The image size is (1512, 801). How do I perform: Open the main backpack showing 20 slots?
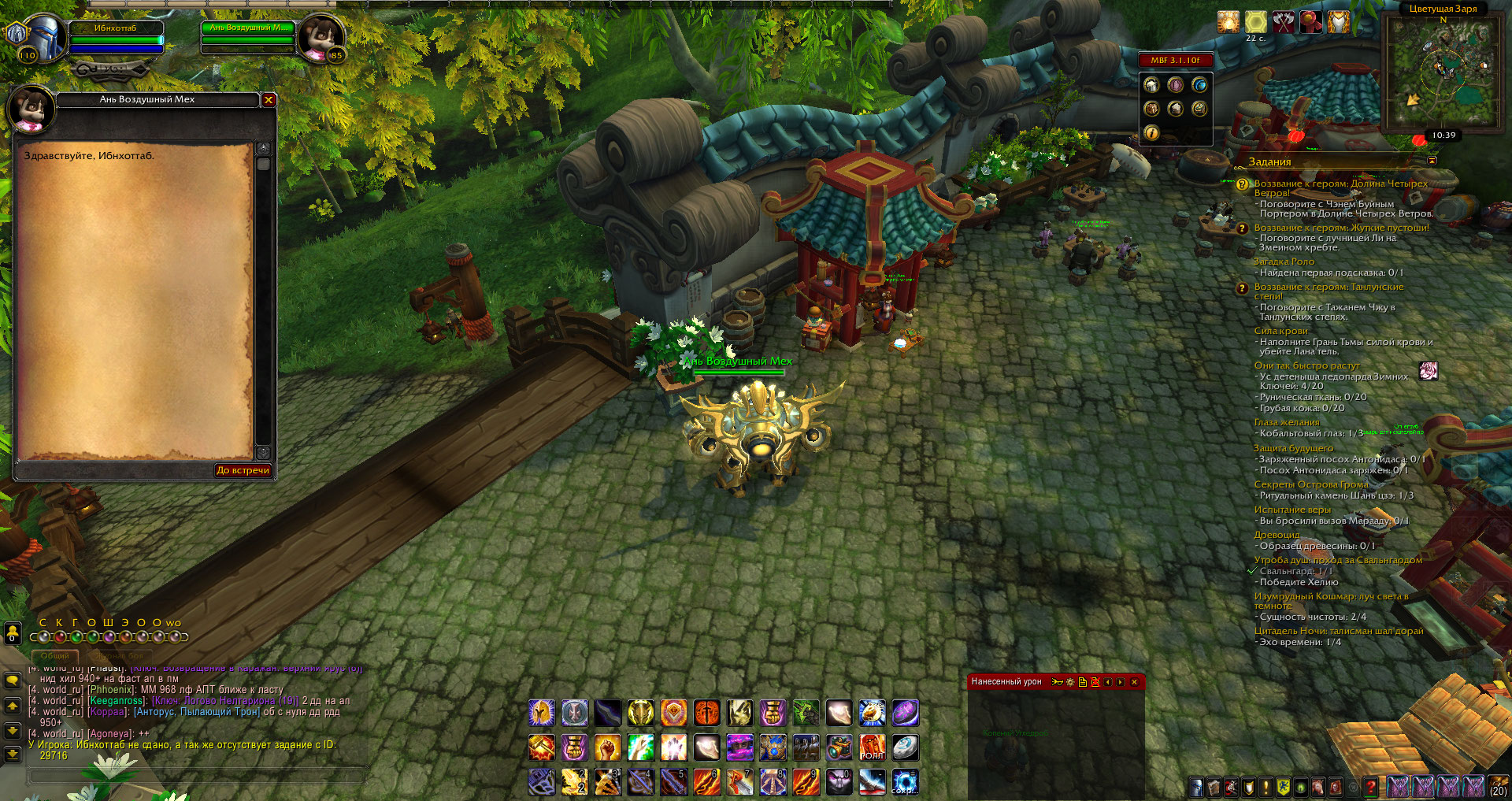(x=1498, y=786)
